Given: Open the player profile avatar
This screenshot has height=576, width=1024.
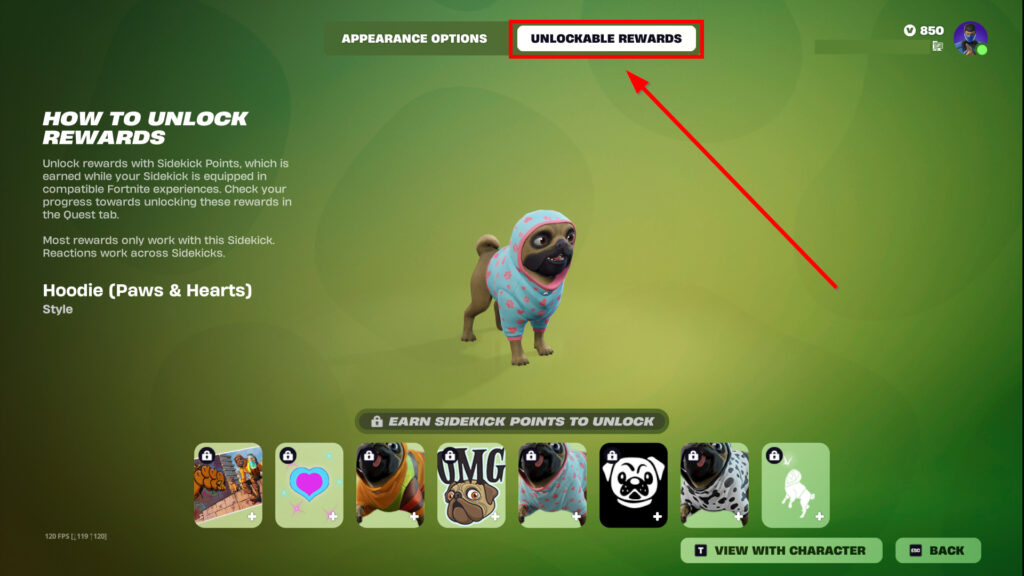Looking at the screenshot, I should (x=970, y=38).
